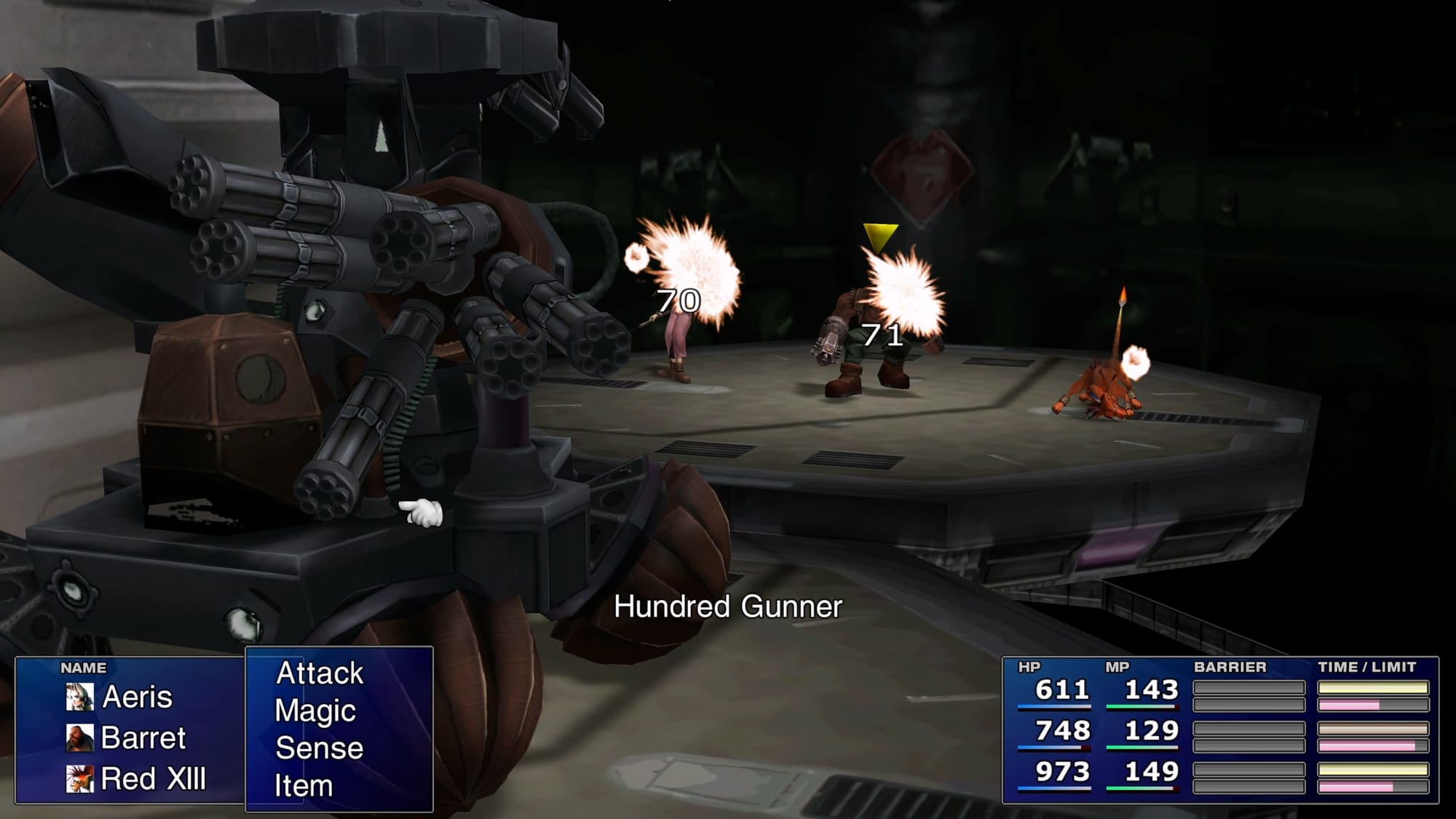Pick Barret from the name panel
Image resolution: width=1456 pixels, height=819 pixels.
143,738
